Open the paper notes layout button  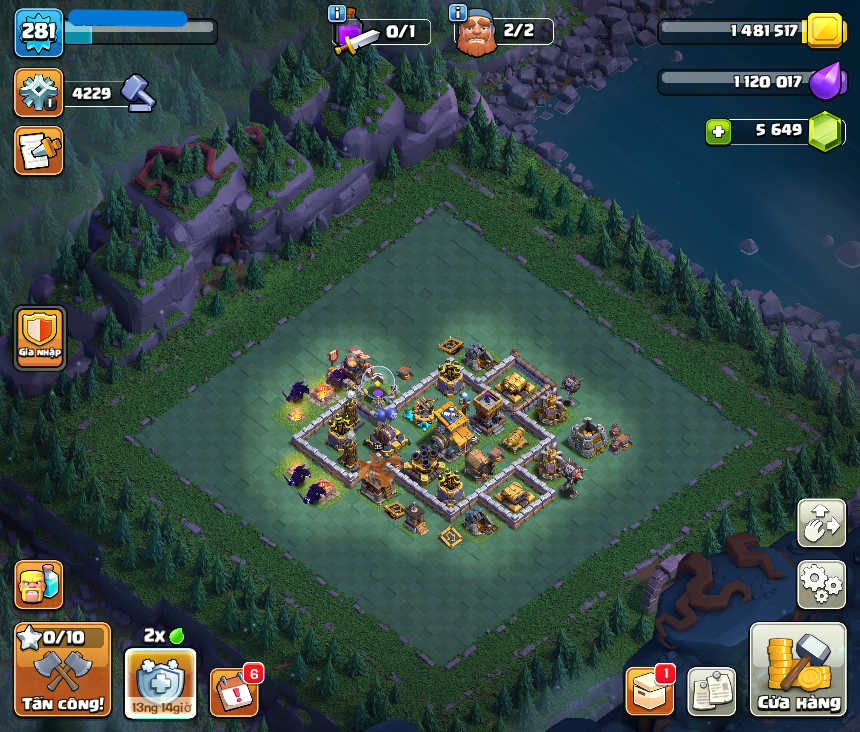point(711,692)
